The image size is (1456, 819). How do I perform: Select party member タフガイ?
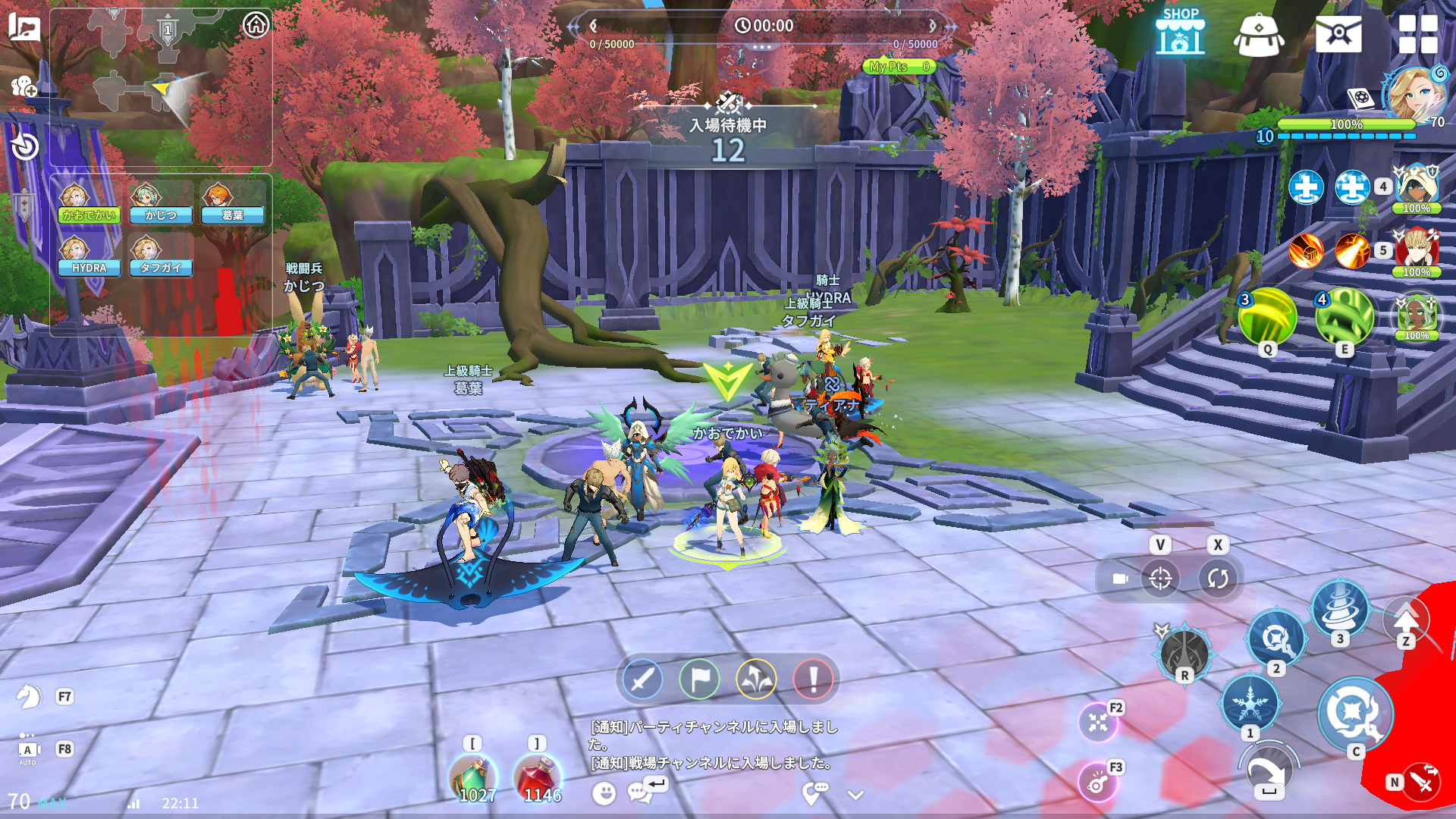[160, 256]
